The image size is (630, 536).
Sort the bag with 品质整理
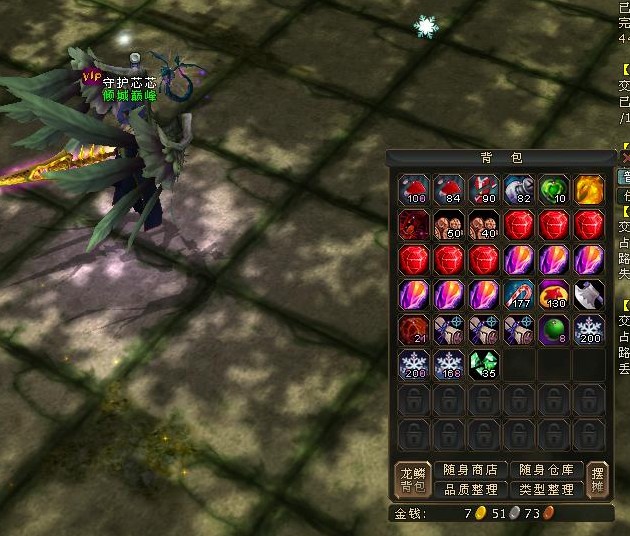point(470,490)
